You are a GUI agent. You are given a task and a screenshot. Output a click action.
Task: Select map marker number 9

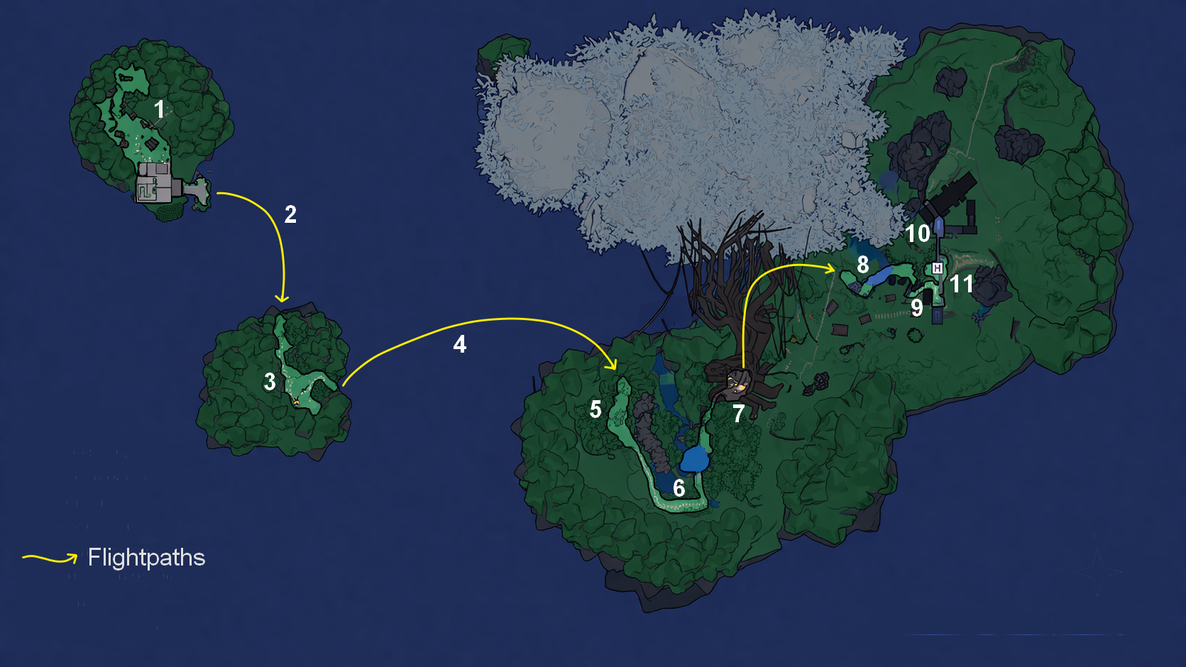tap(916, 307)
